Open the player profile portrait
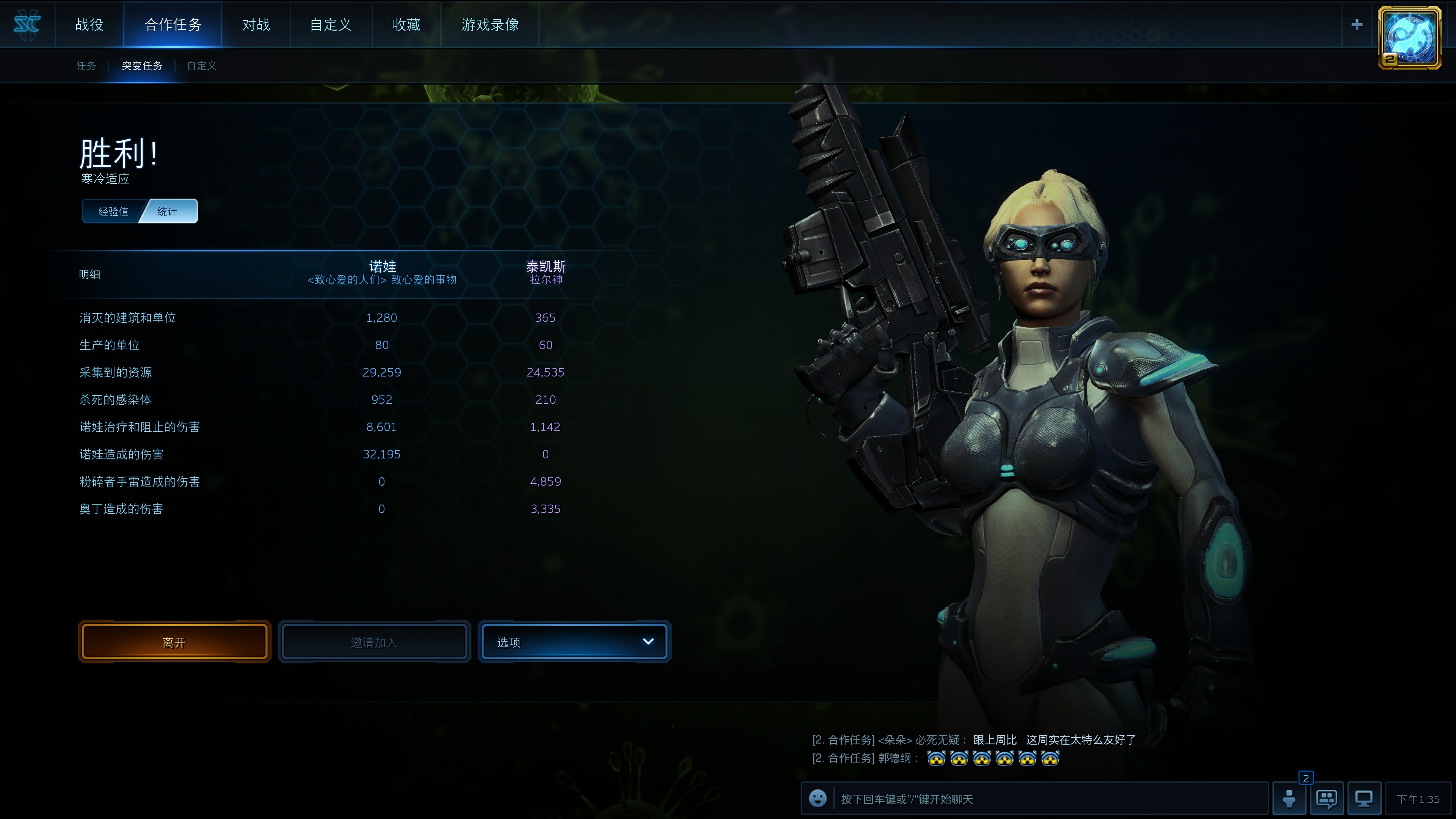This screenshot has width=1456, height=819. pyautogui.click(x=1409, y=37)
